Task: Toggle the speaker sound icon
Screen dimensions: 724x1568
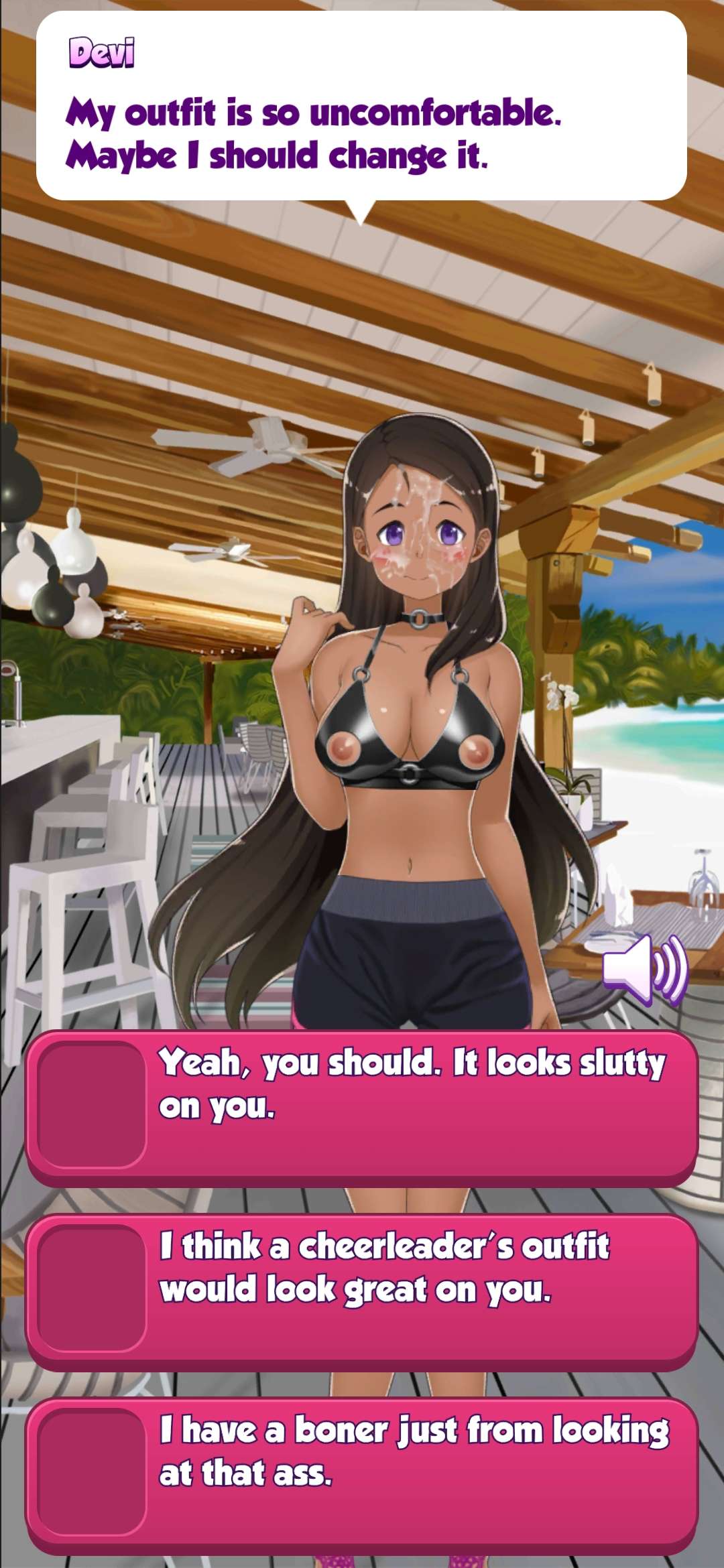Action: pos(644,970)
